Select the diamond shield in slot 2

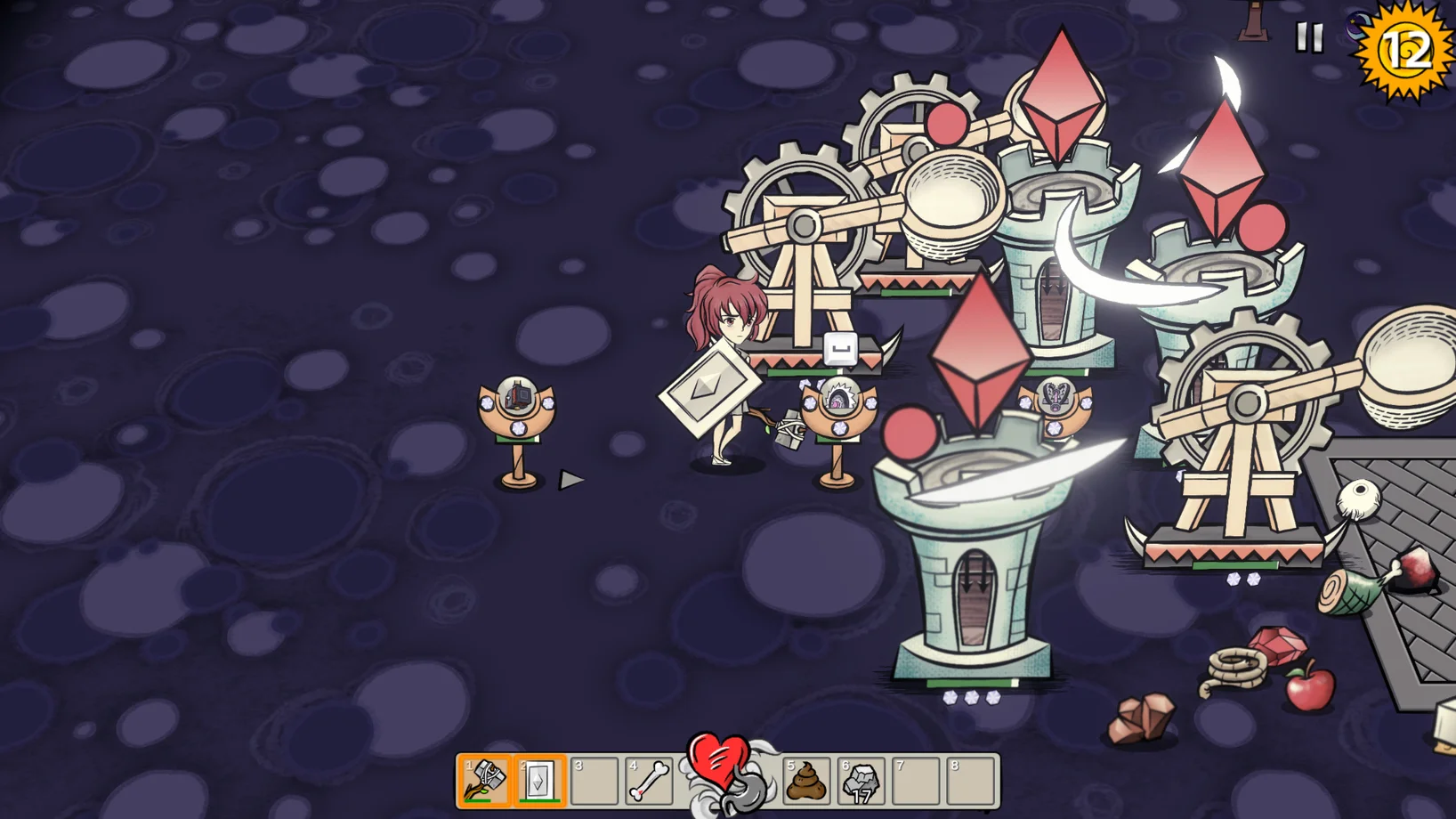[x=539, y=781]
